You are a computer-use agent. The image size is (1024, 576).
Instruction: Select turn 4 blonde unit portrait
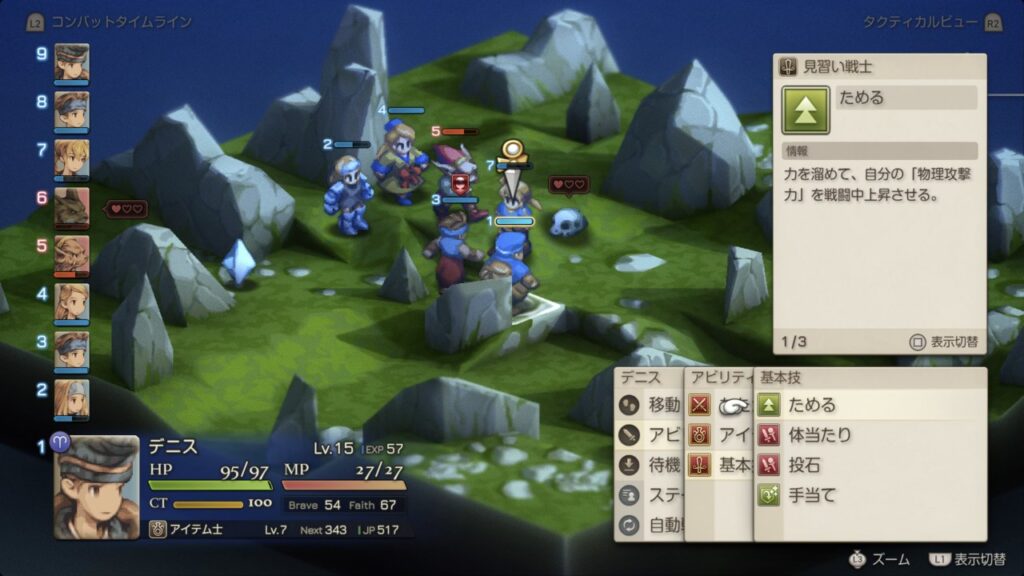click(72, 301)
